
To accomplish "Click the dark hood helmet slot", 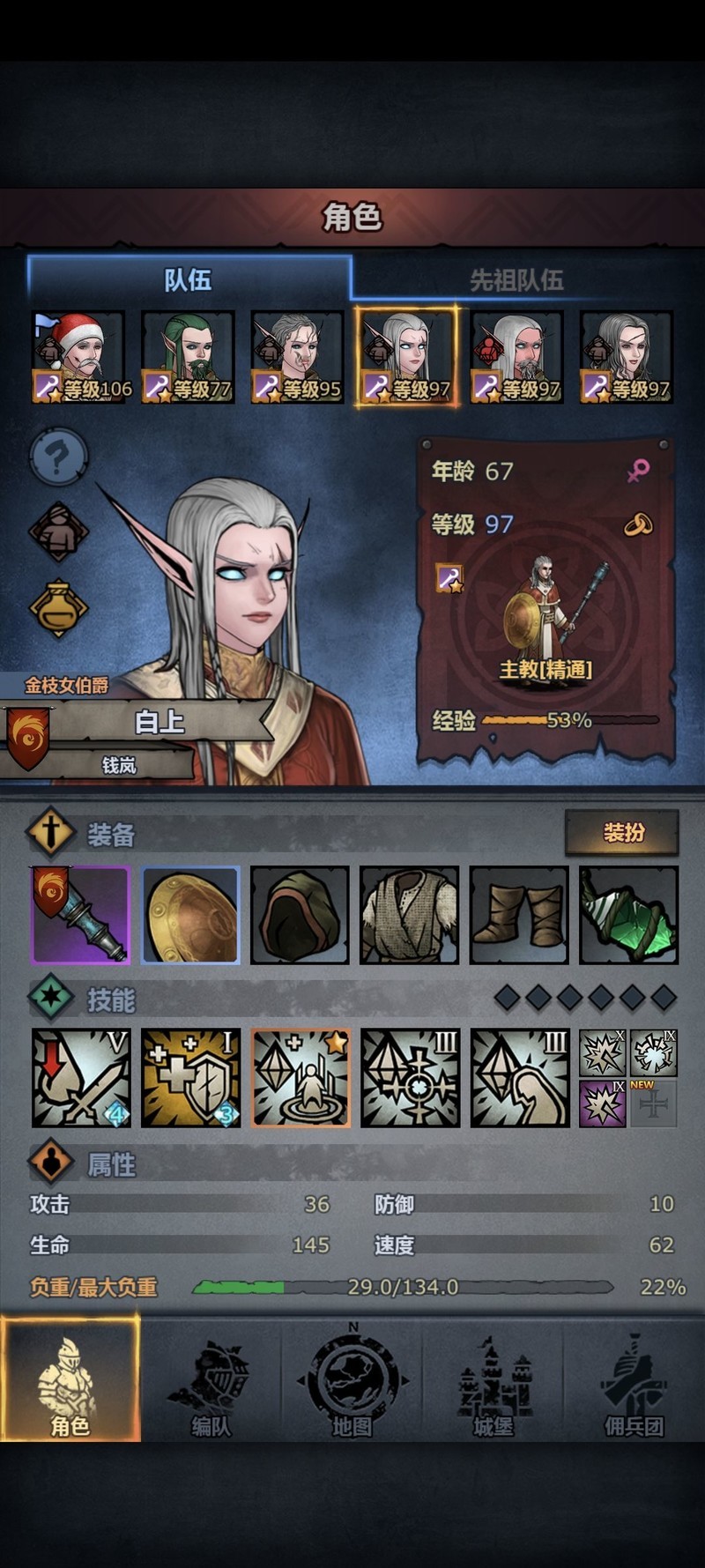I will (x=300, y=915).
